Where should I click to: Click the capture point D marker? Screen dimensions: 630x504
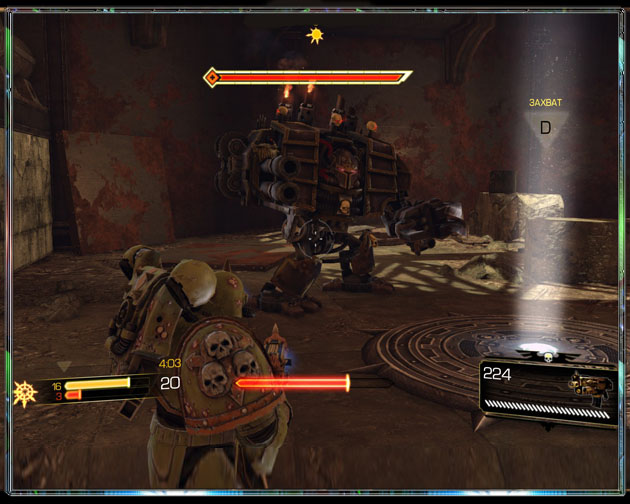coord(545,127)
